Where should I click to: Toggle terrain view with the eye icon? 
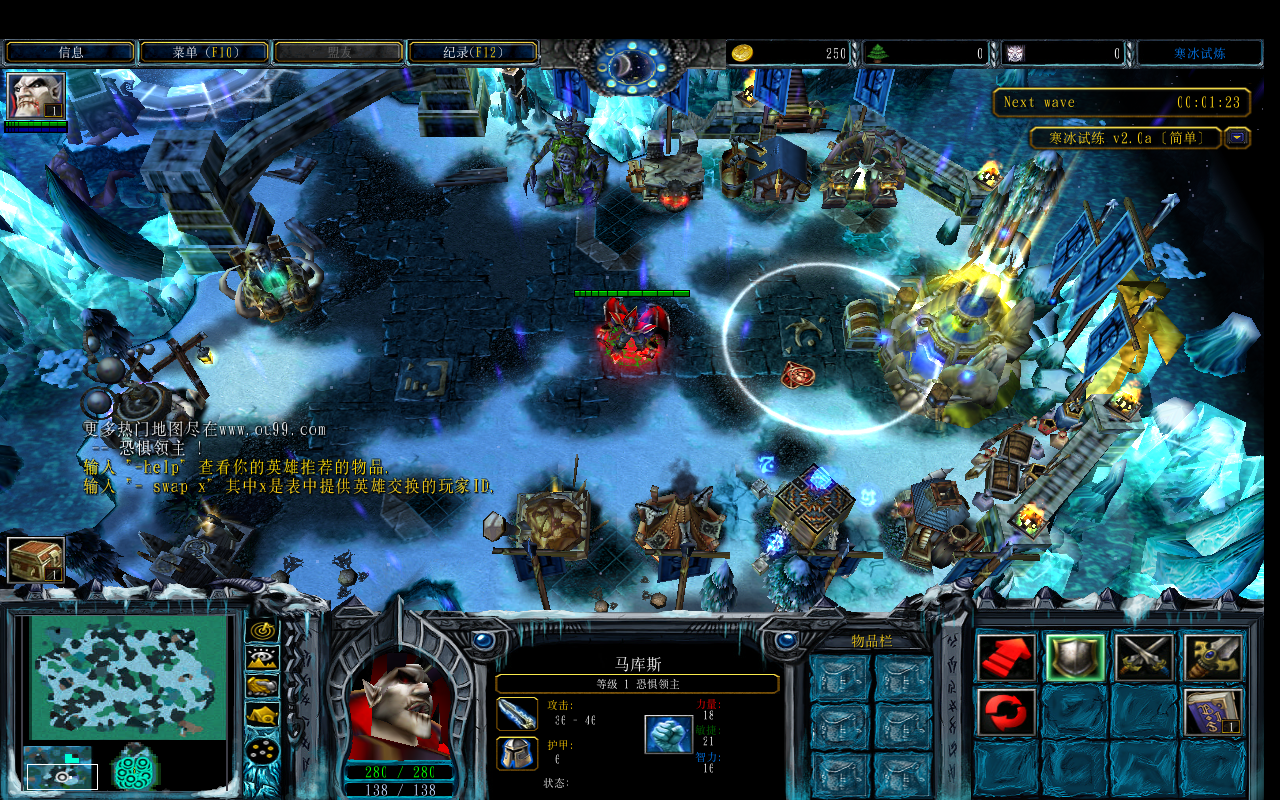pos(262,658)
